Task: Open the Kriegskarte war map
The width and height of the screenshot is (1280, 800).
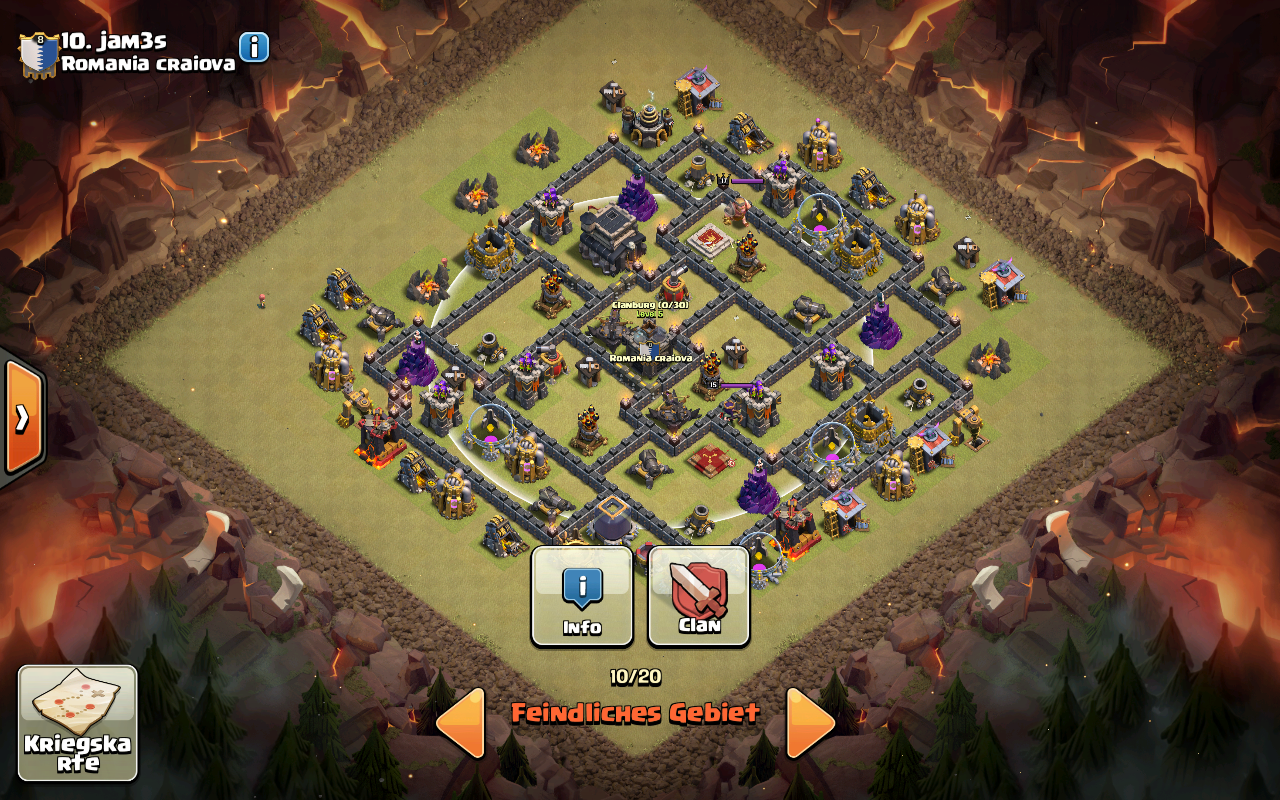Action: point(78,723)
